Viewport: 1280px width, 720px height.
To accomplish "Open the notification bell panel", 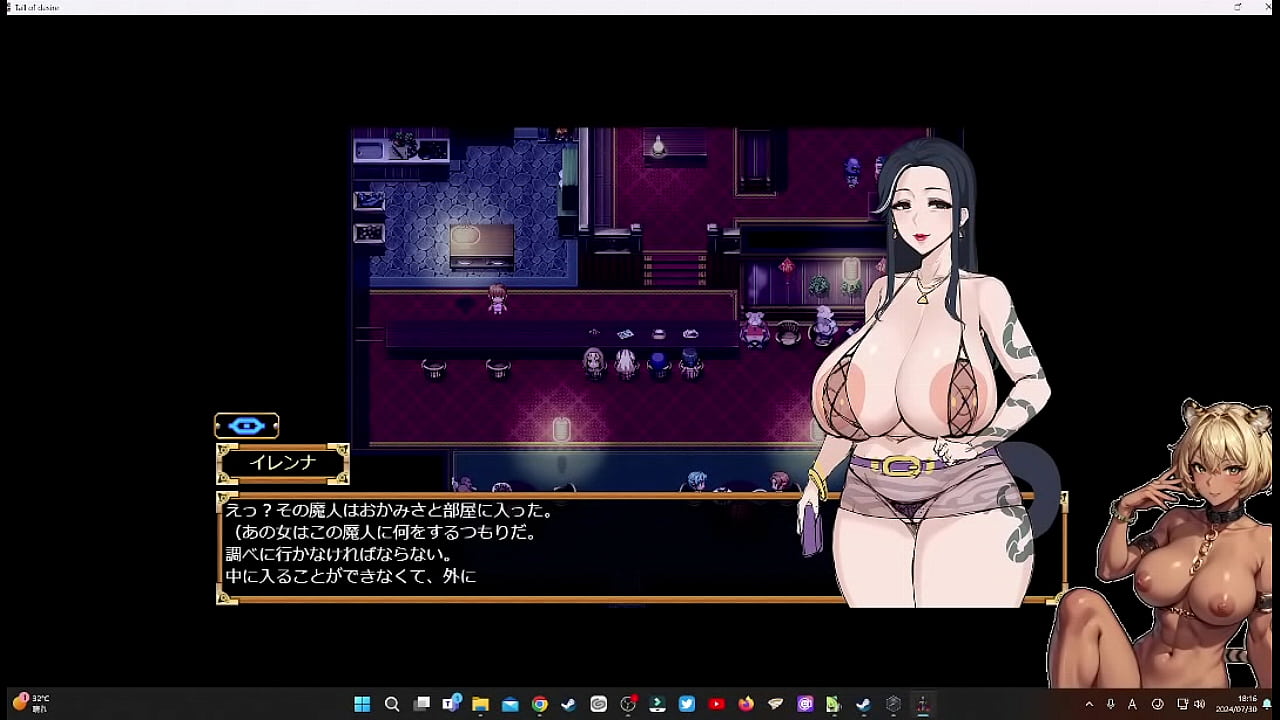I will (1268, 705).
